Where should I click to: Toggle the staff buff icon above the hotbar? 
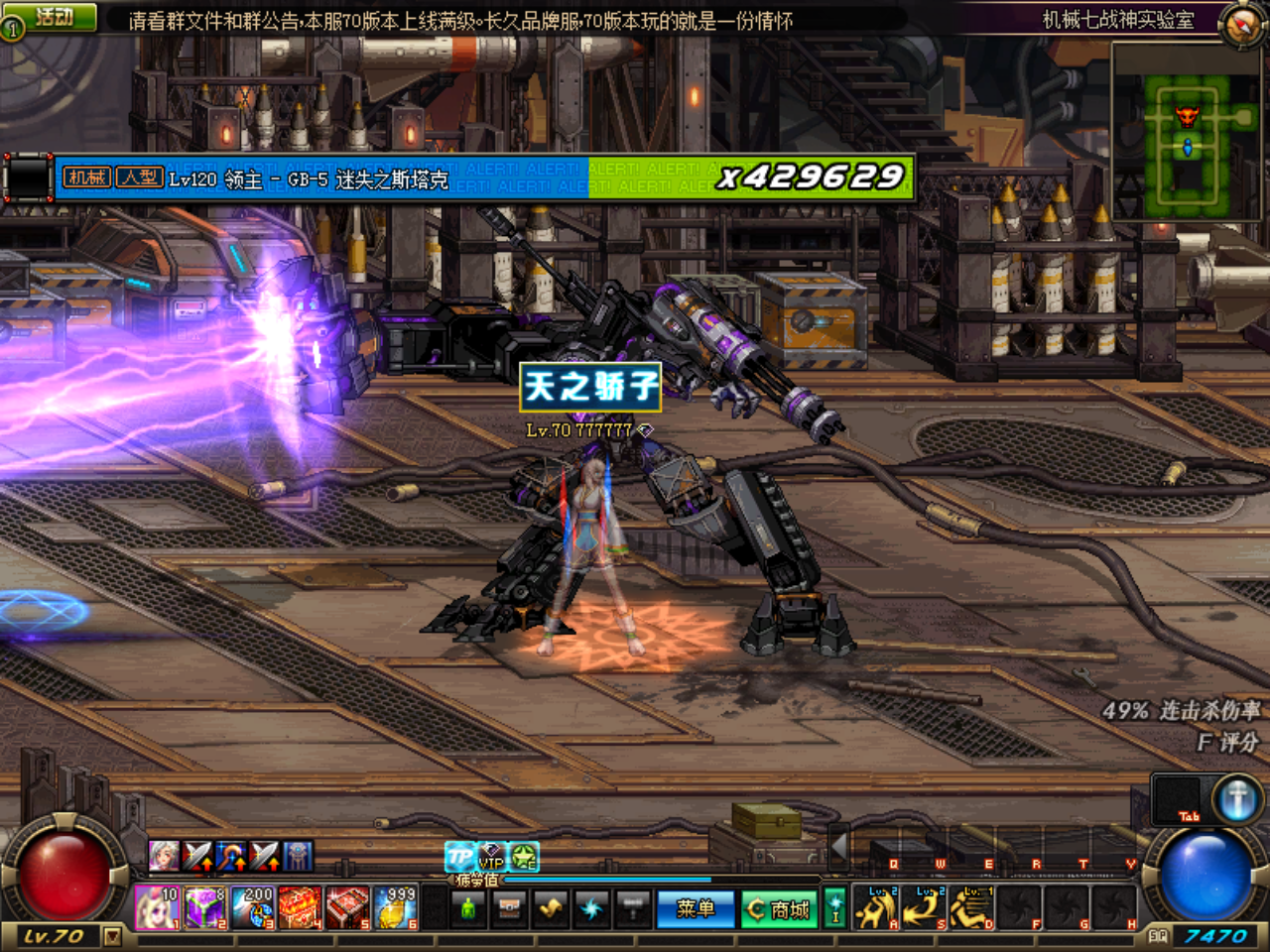tap(229, 855)
